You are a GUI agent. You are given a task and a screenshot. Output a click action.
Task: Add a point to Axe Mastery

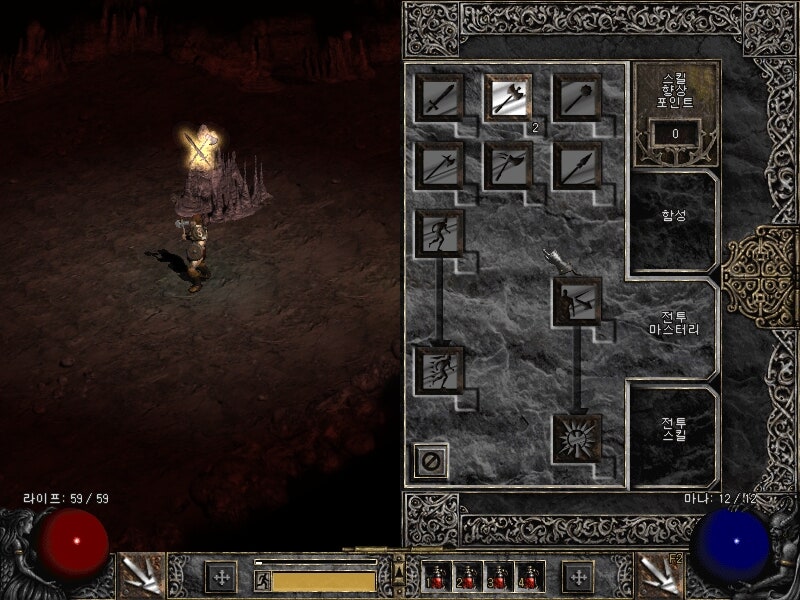pos(508,98)
